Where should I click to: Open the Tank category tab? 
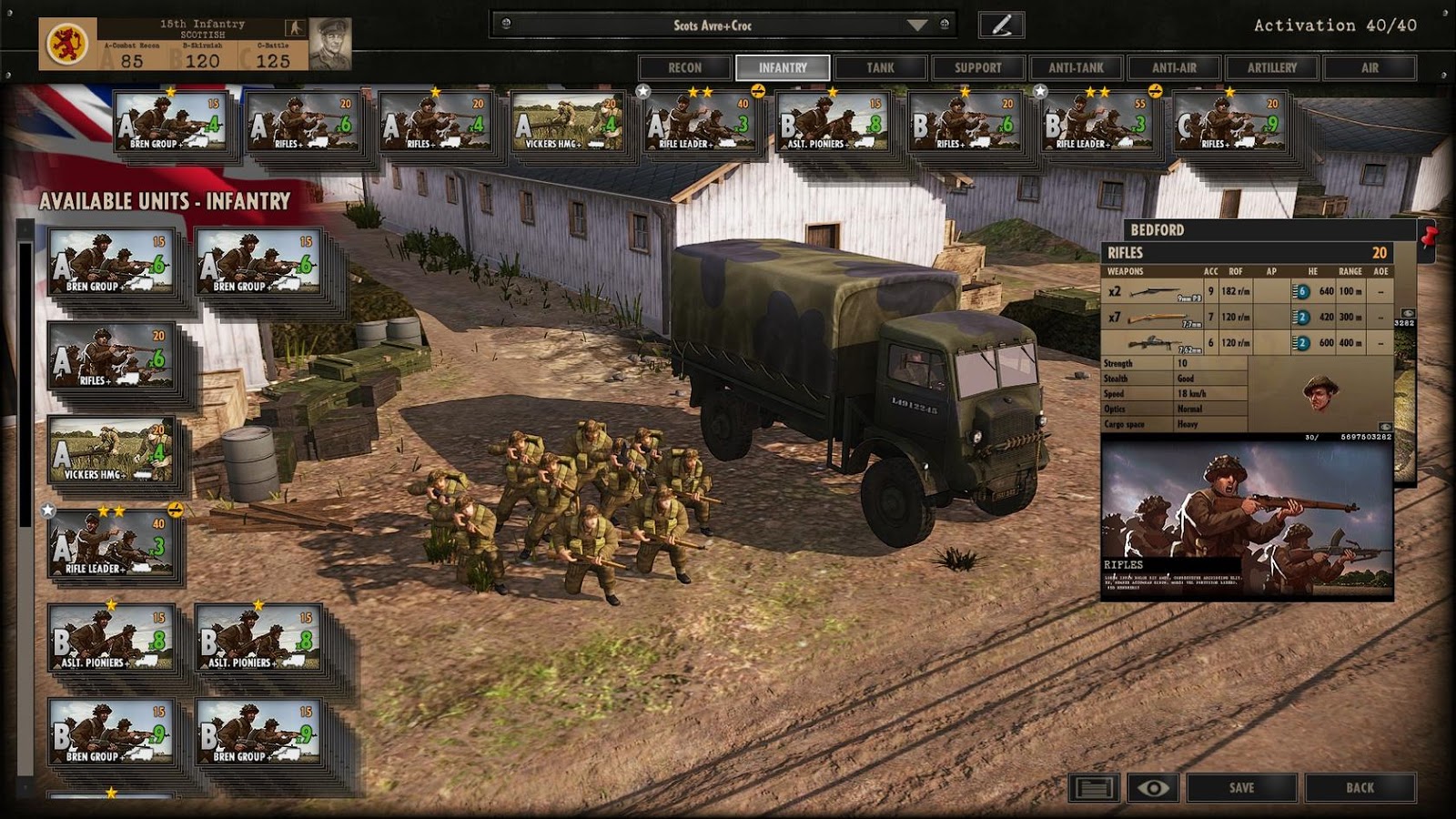point(880,67)
